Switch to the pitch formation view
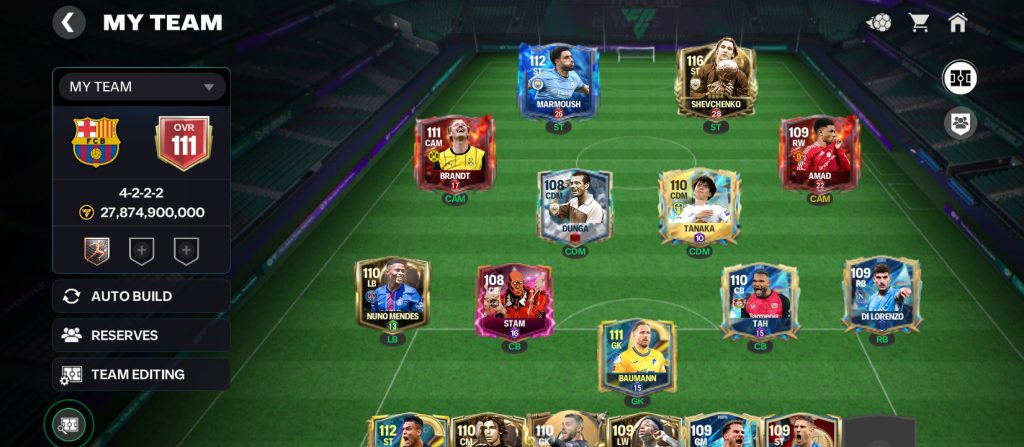Viewport: 1024px width, 447px height. pyautogui.click(x=960, y=78)
